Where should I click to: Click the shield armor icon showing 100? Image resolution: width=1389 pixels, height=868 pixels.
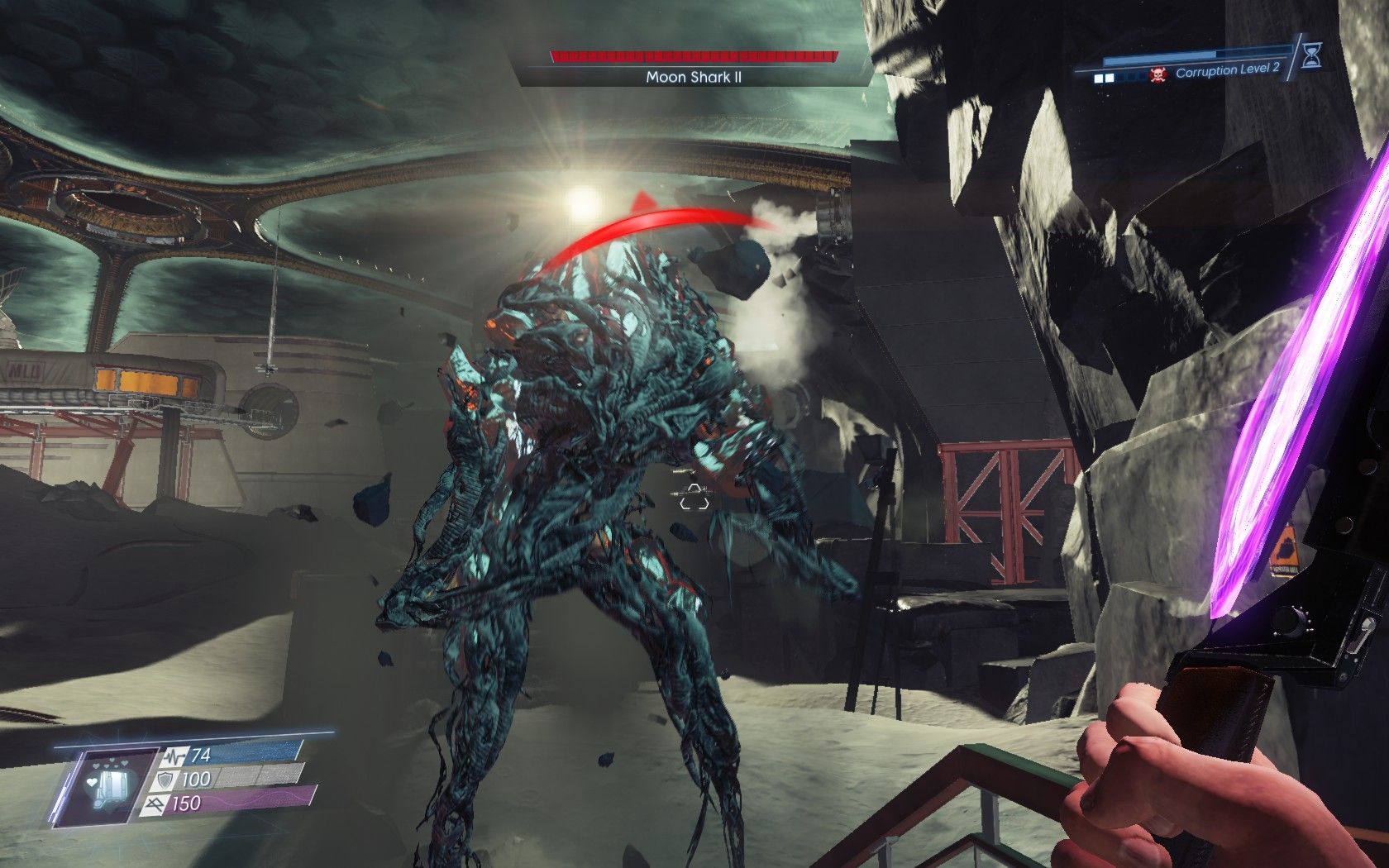point(165,779)
